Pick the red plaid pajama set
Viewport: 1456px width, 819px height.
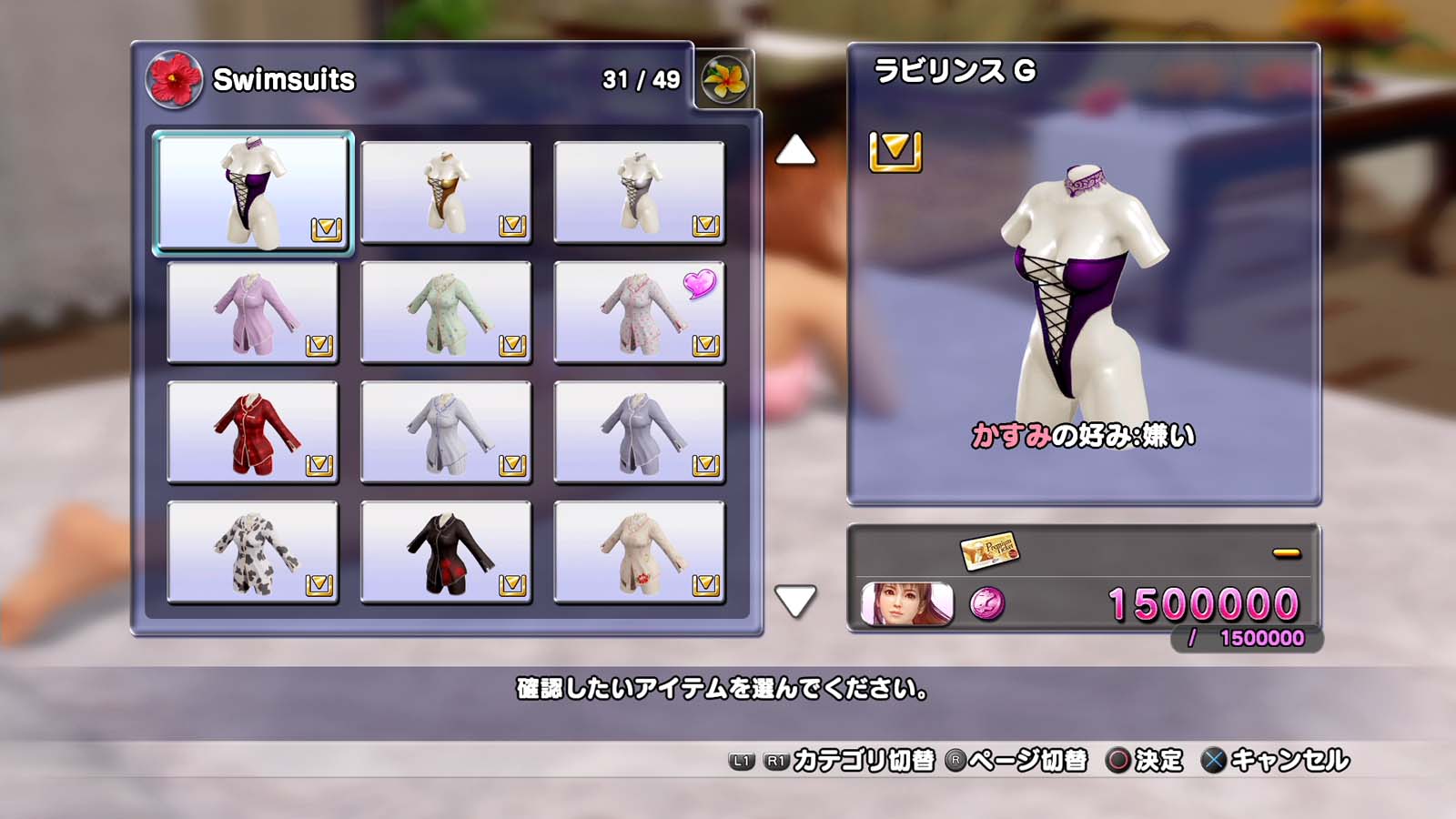tap(253, 432)
